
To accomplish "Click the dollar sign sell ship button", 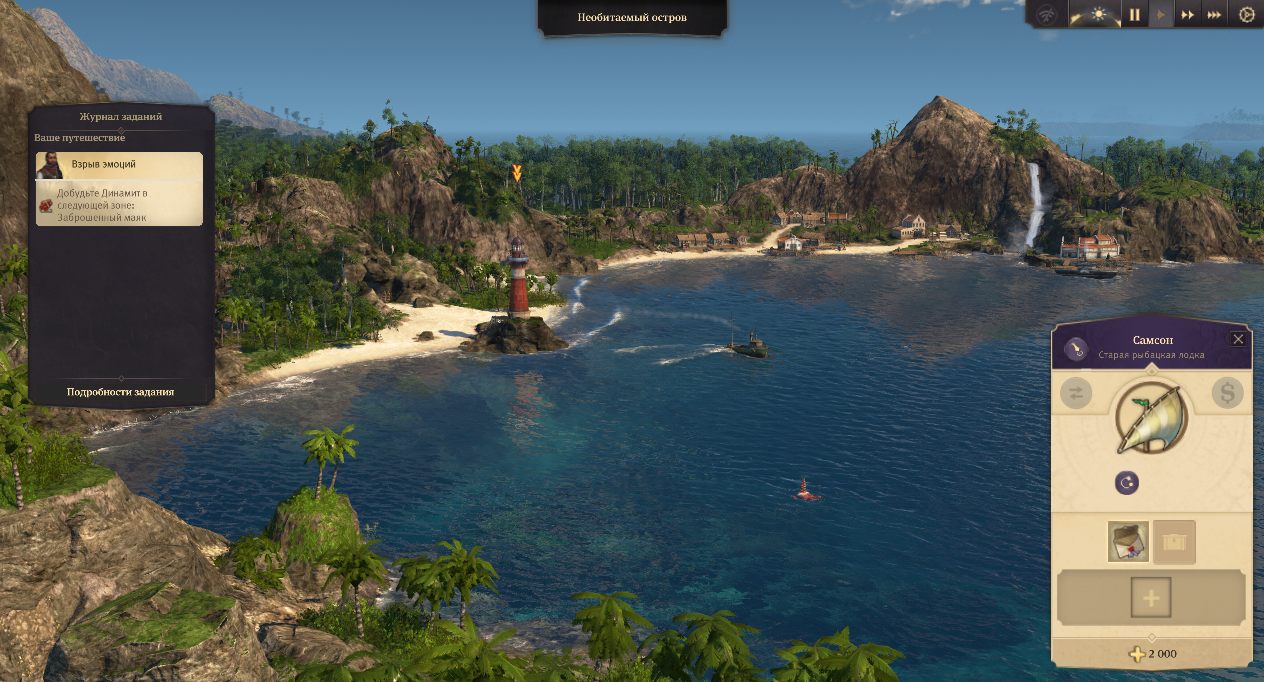I will 1227,393.
